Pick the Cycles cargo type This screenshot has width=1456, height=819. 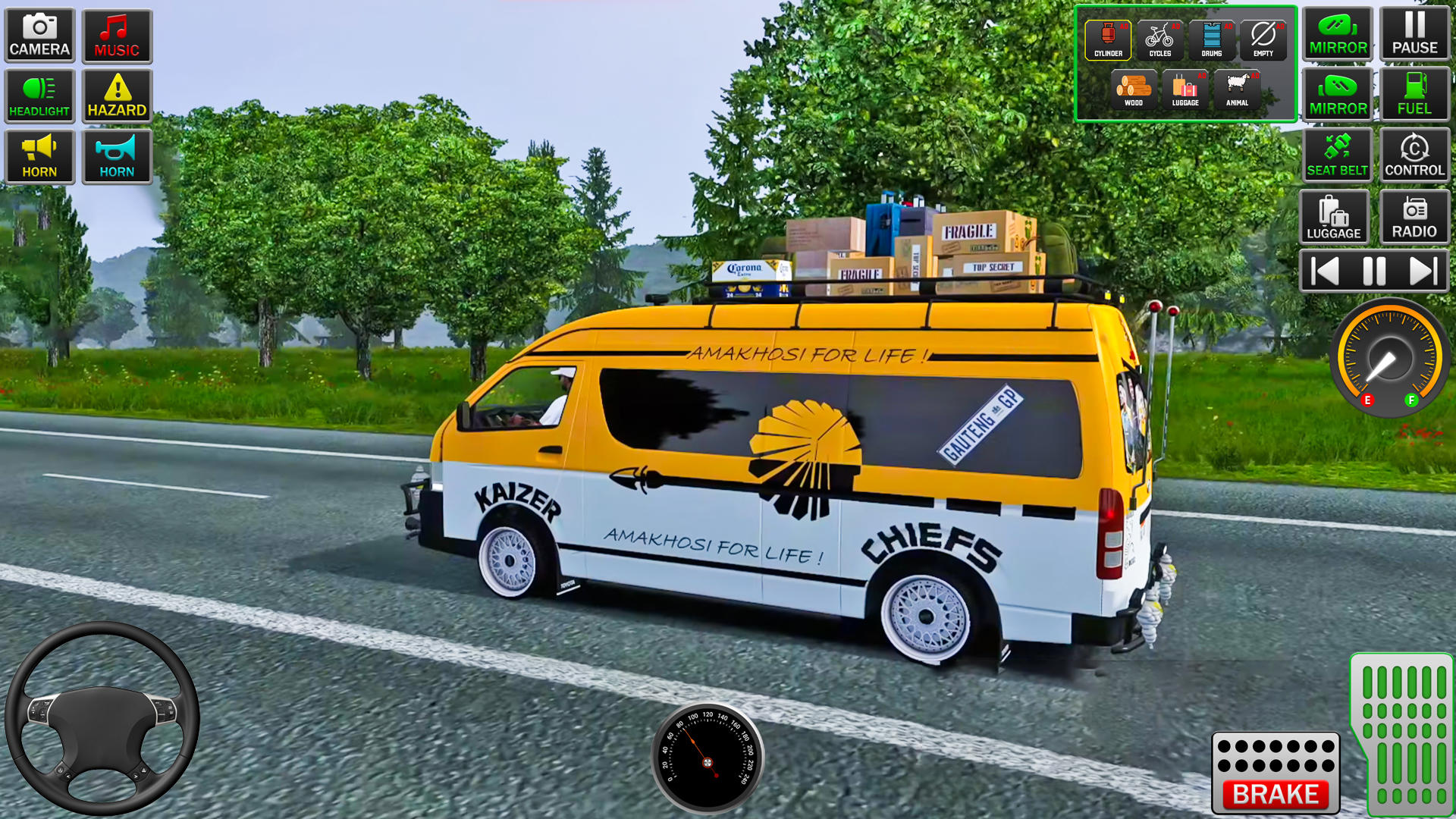pos(1159,38)
